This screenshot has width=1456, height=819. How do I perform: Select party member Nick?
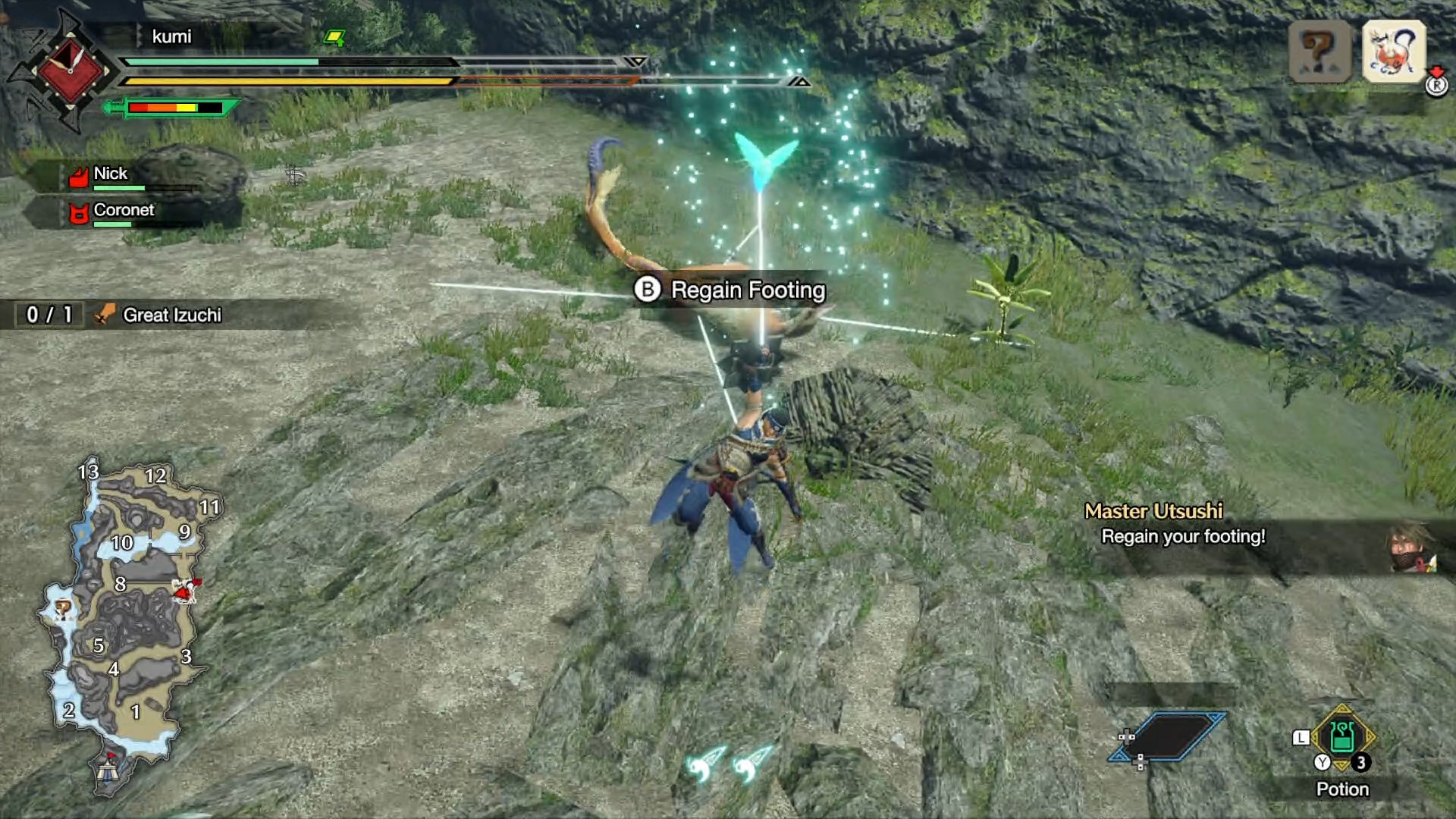[x=111, y=174]
